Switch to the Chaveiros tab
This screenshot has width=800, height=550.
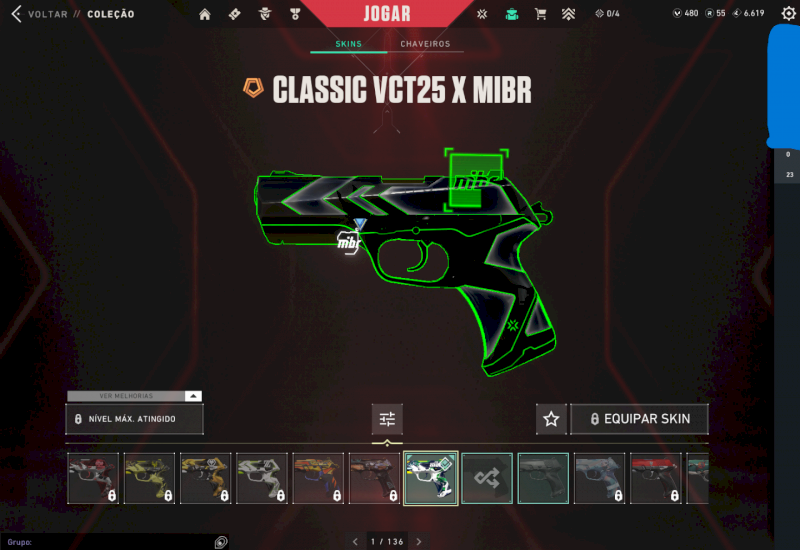pos(425,44)
